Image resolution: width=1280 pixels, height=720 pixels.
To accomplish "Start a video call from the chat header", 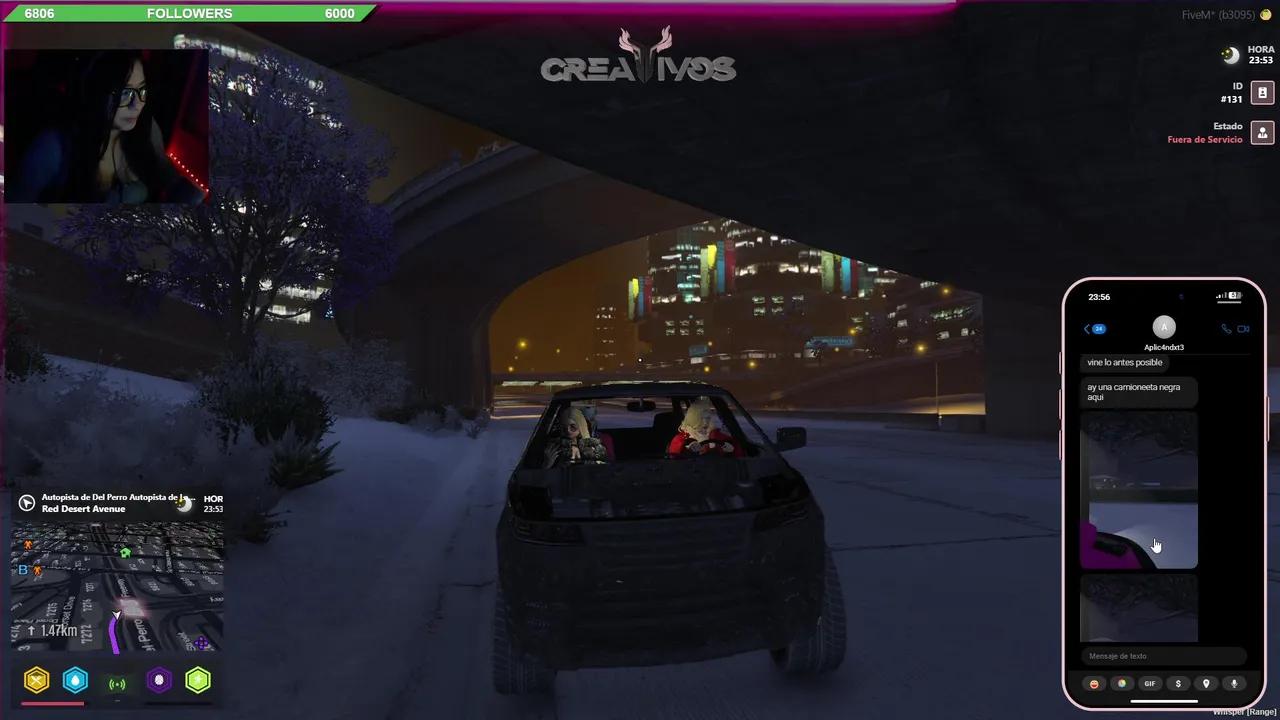I will (x=1243, y=328).
